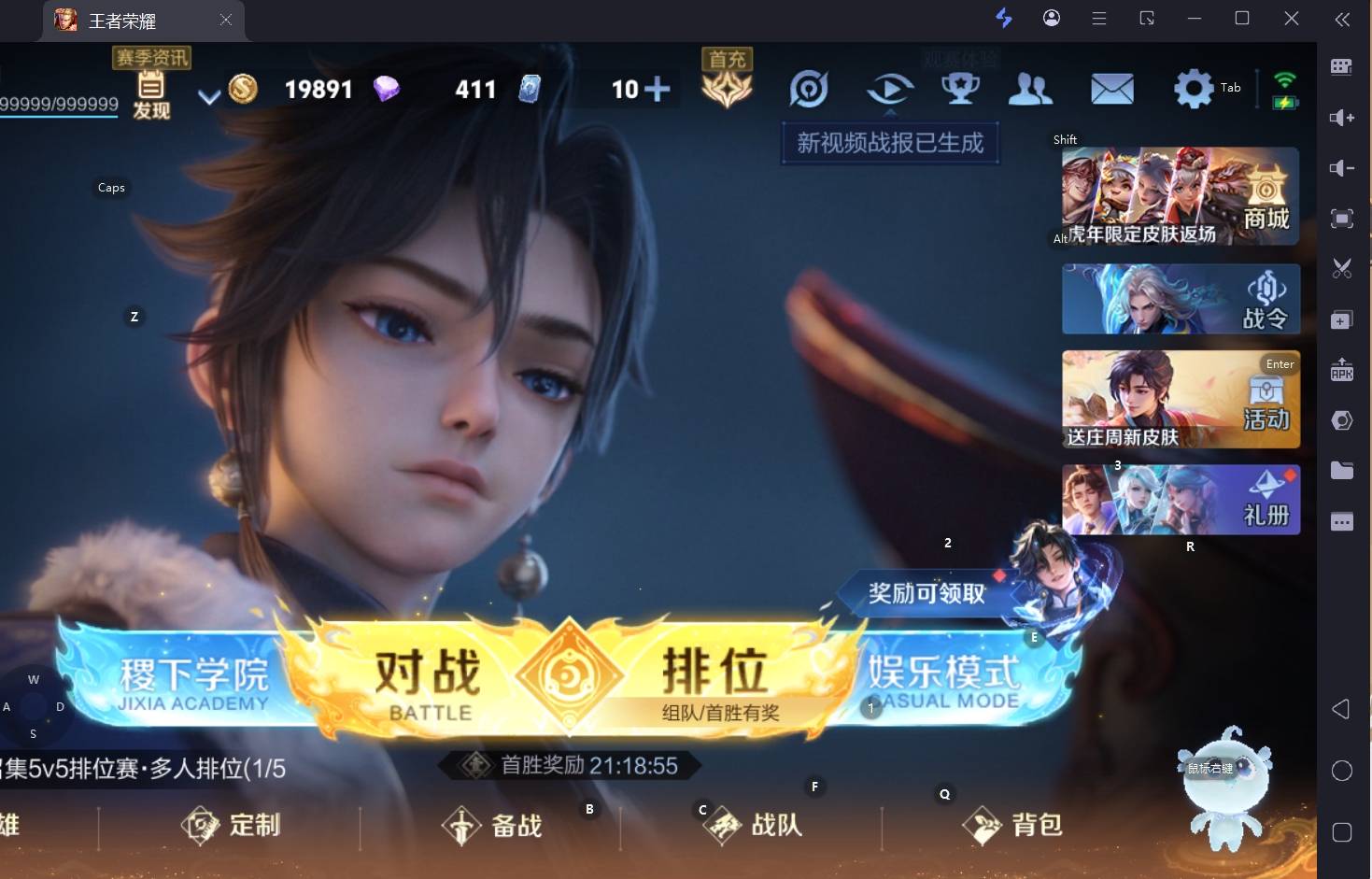View the 活动 events banner
Viewport: 1372px width, 879px height.
[1180, 400]
